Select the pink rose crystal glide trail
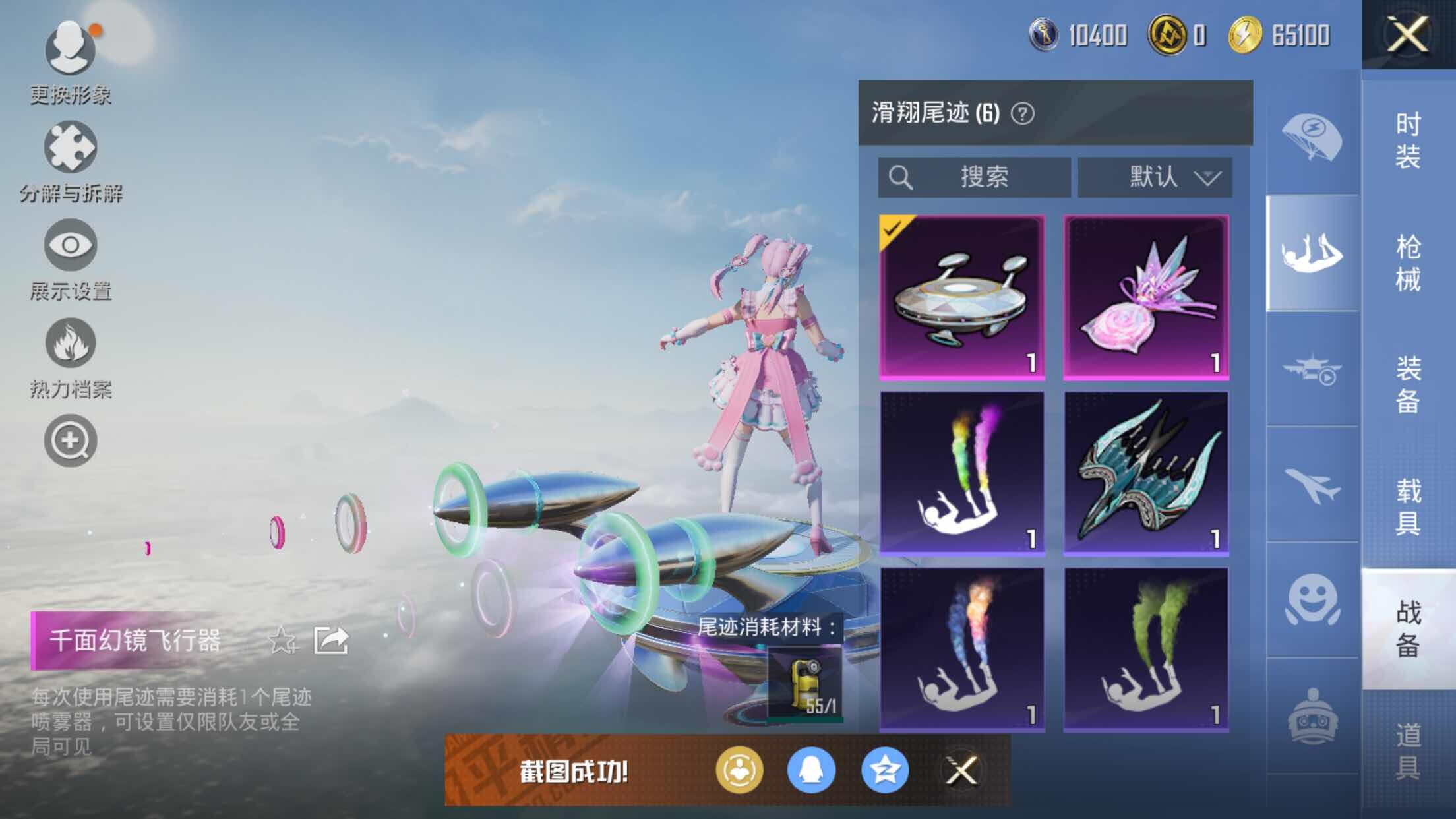 (x=1145, y=297)
